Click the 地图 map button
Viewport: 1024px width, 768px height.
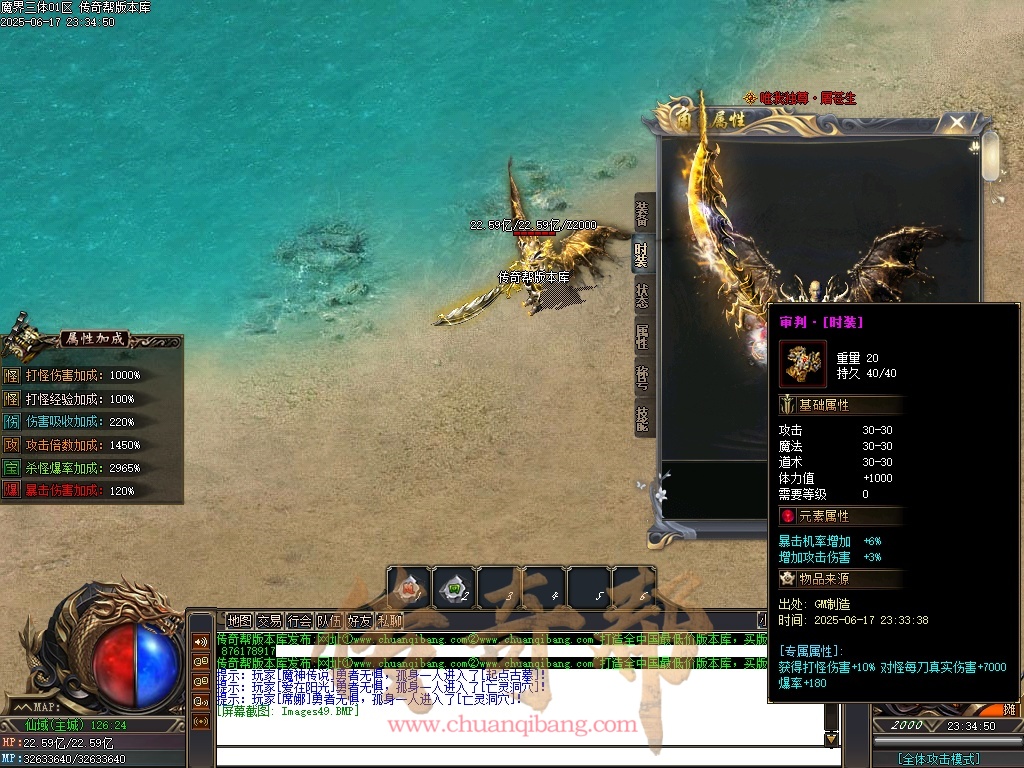click(239, 621)
